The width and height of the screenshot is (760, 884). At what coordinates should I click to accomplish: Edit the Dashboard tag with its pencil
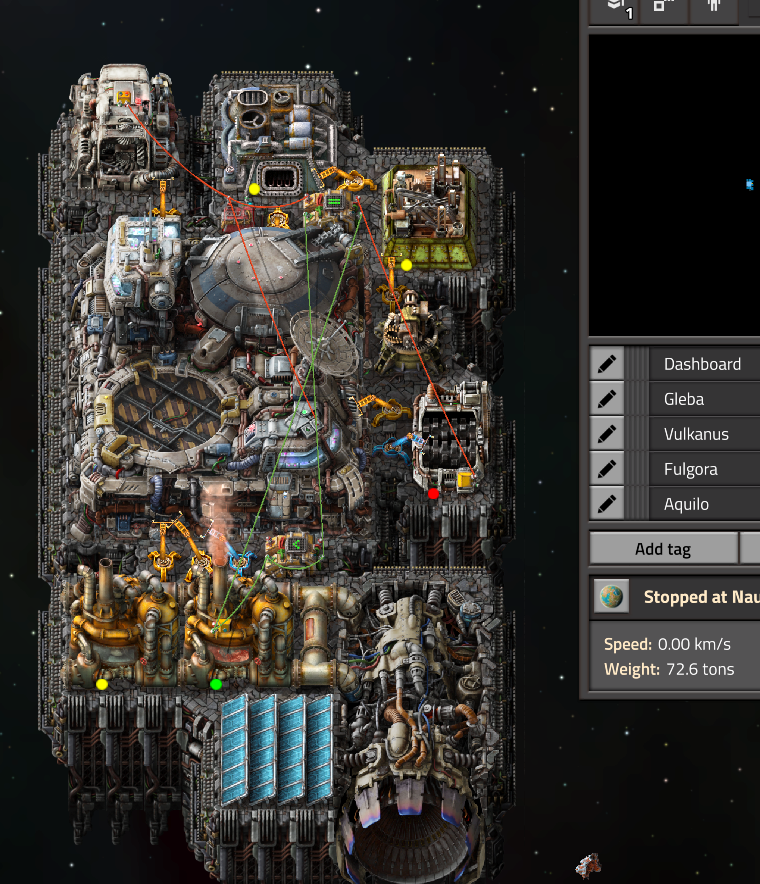point(606,364)
